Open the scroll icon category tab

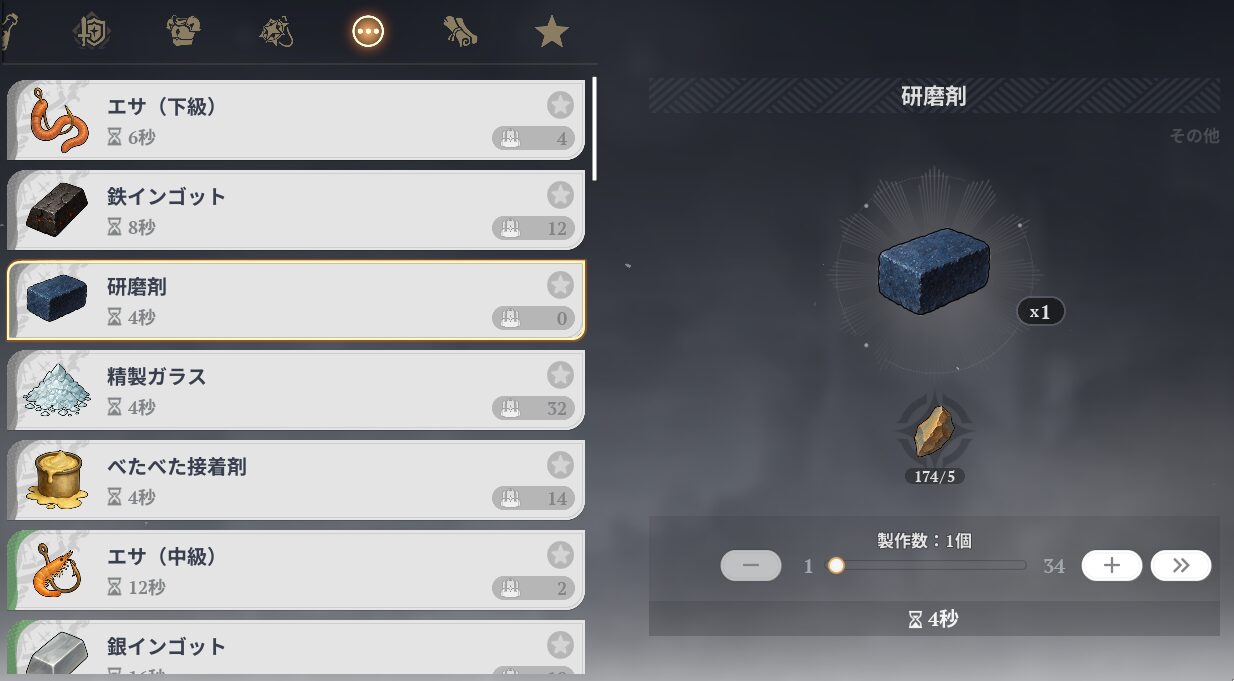[460, 33]
